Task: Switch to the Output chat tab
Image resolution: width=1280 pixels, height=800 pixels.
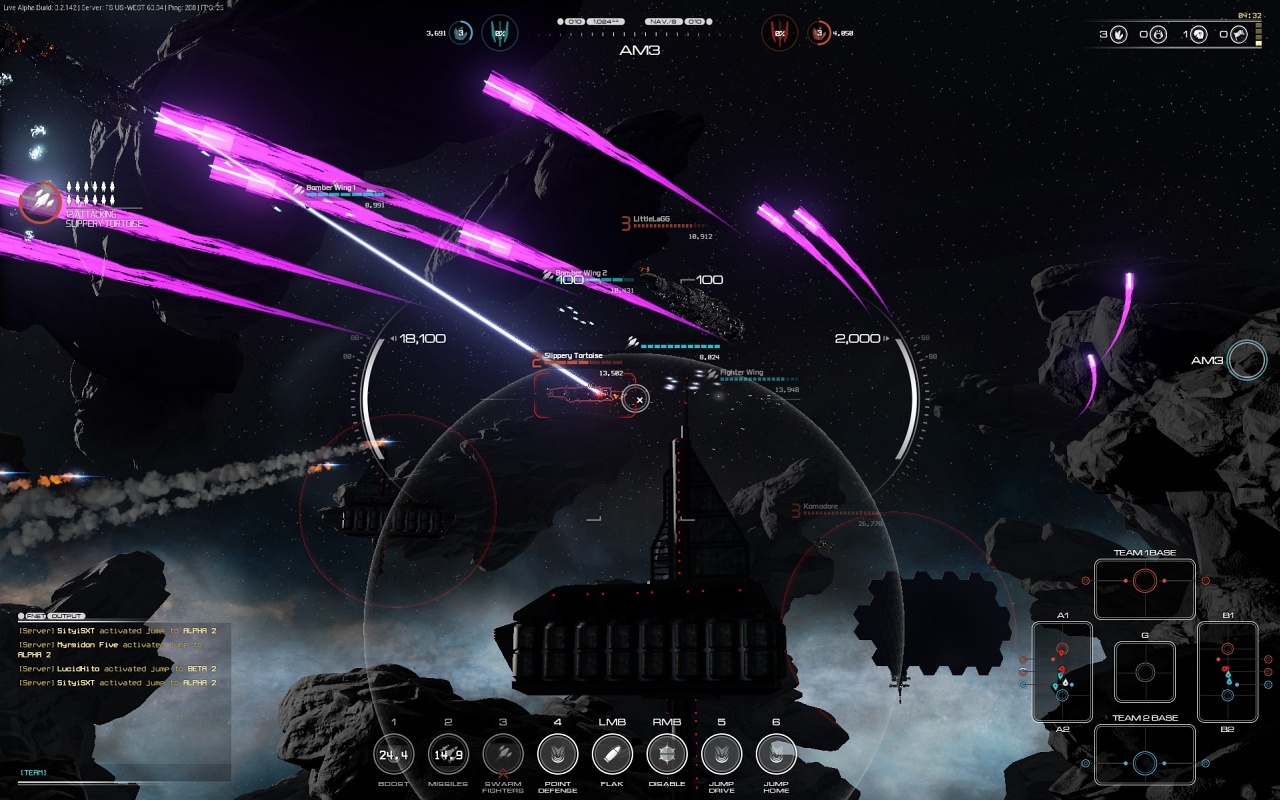Action: [67, 616]
